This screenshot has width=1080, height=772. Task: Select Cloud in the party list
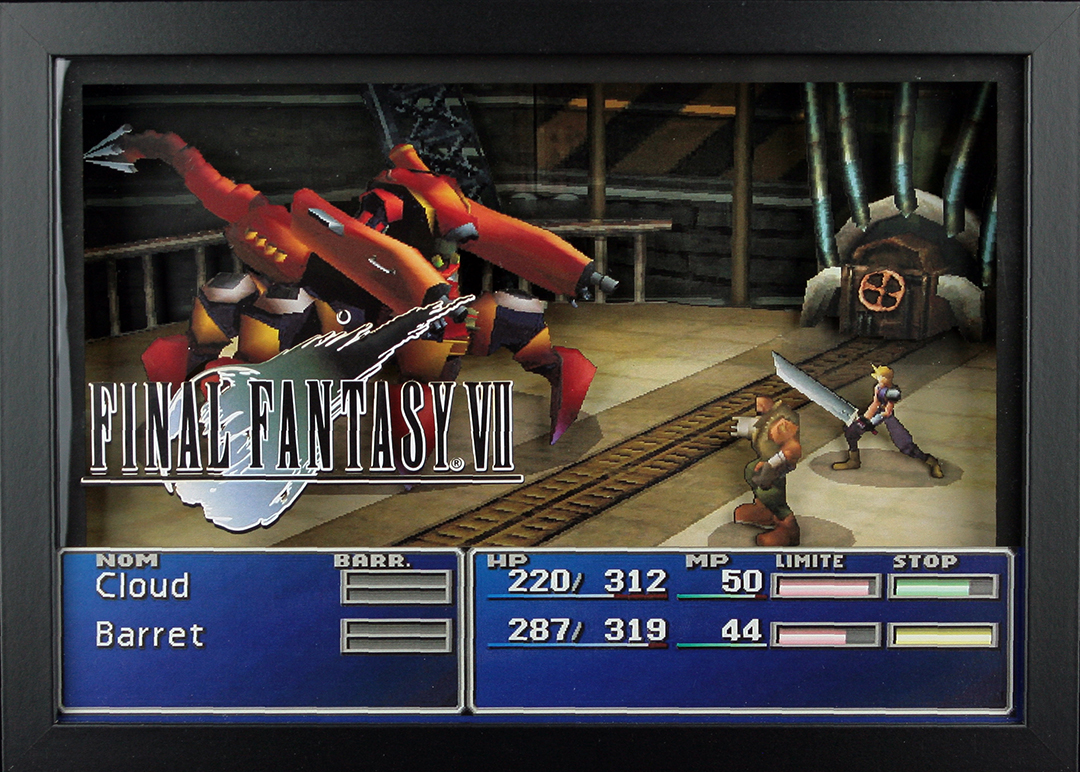tap(142, 586)
